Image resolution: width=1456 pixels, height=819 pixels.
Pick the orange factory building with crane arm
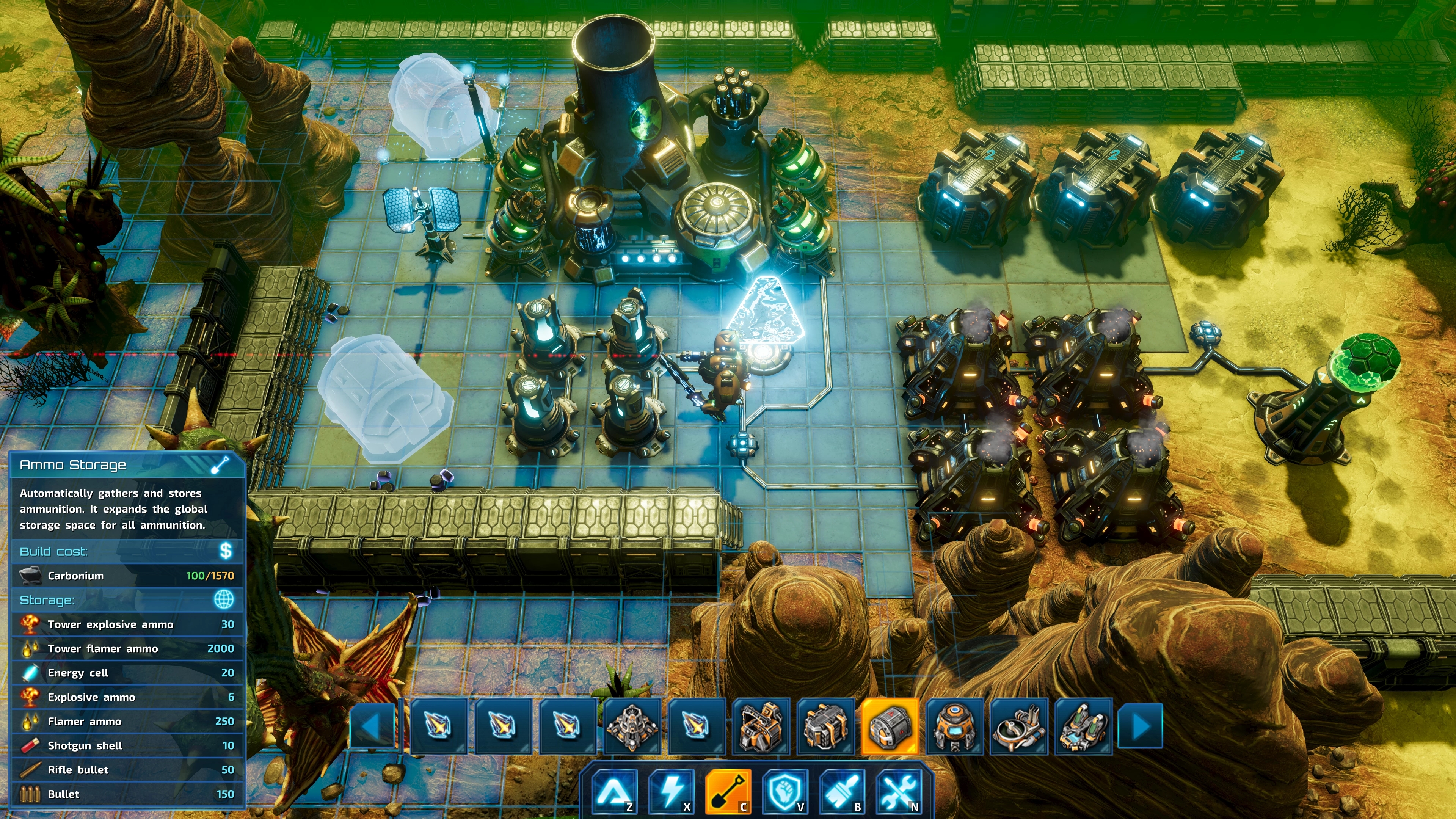[x=761, y=726]
